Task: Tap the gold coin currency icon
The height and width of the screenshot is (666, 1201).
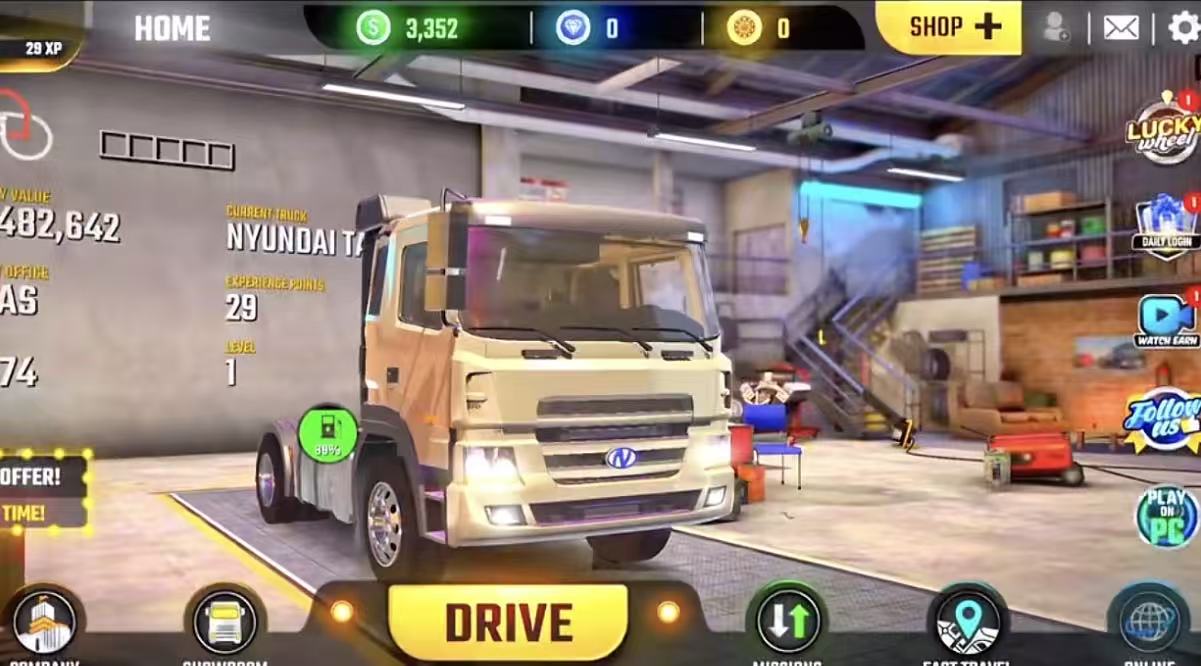Action: pos(744,27)
